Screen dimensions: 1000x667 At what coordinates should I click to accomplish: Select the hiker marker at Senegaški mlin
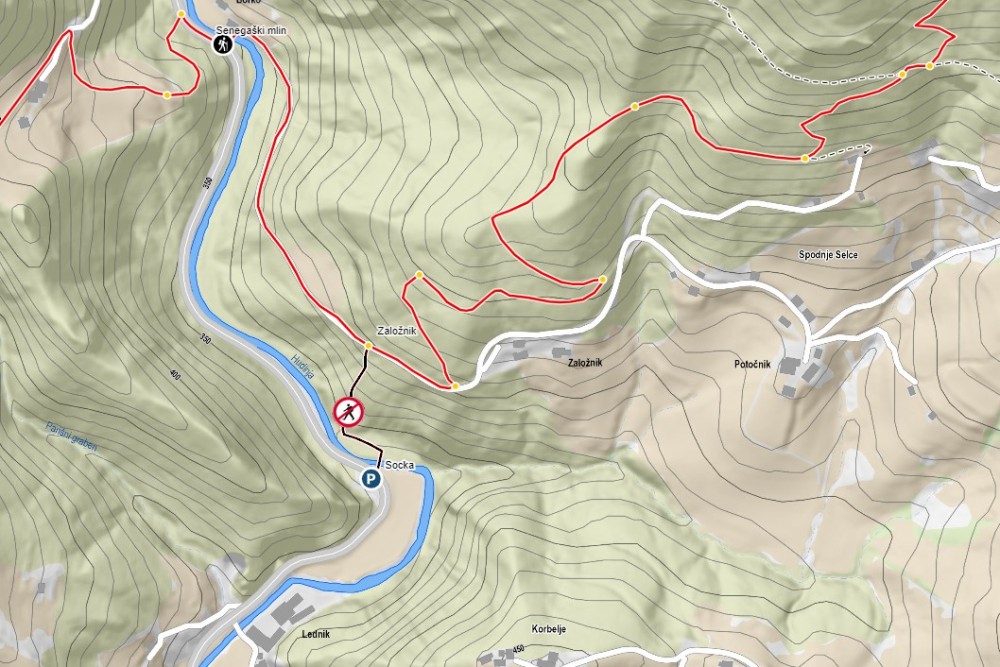221,45
